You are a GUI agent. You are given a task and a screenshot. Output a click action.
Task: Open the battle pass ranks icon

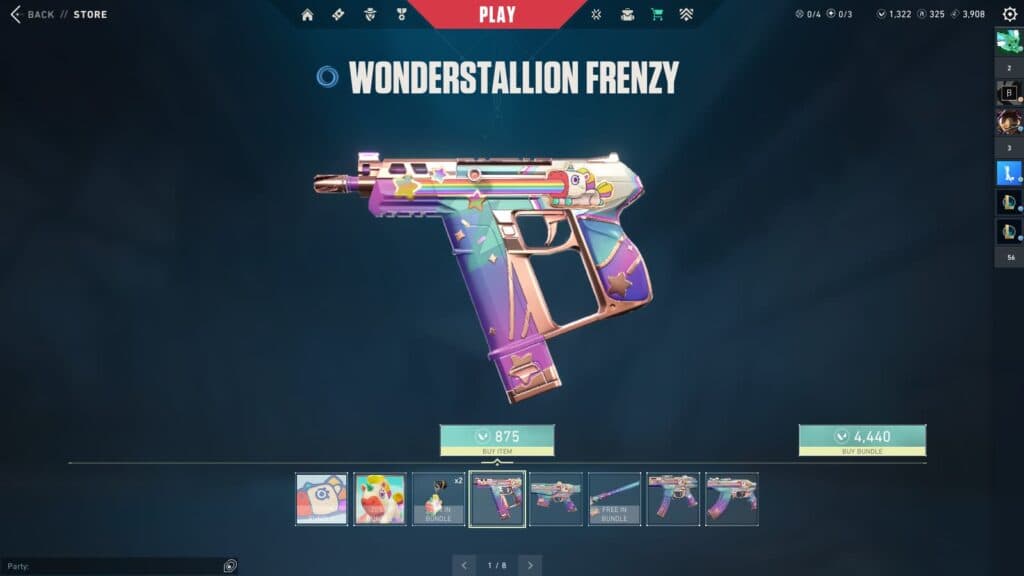(x=686, y=15)
